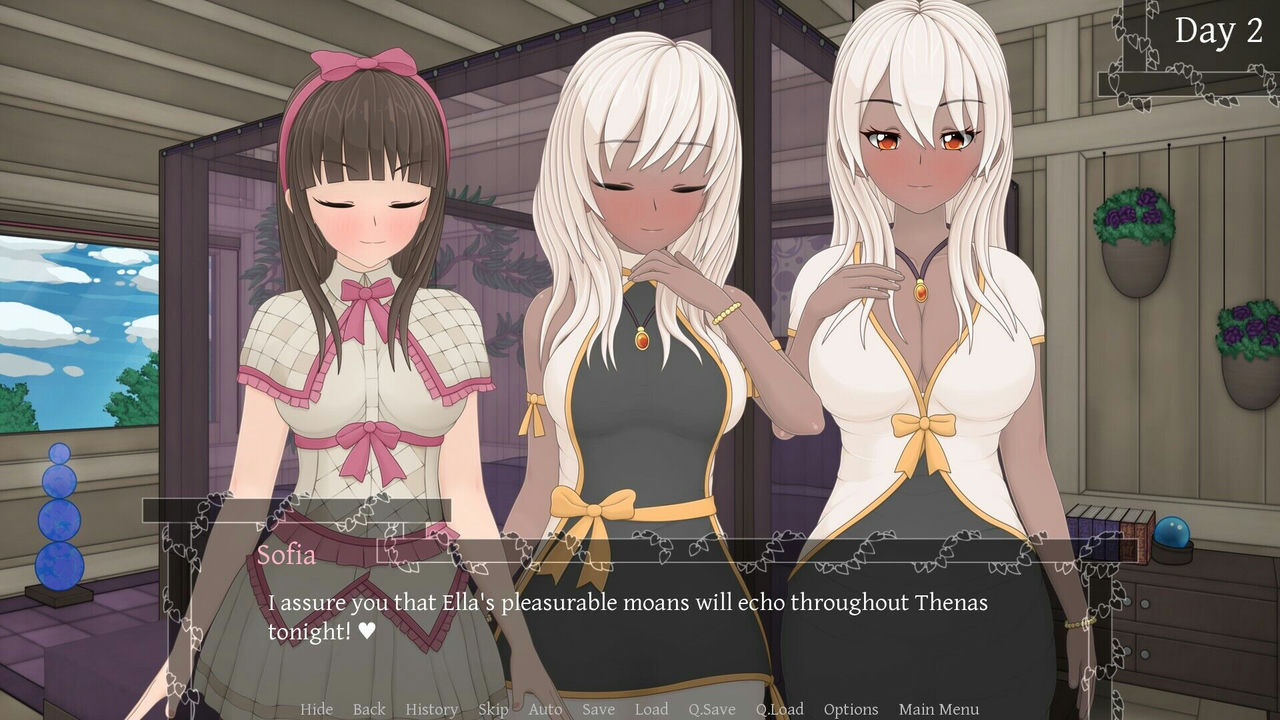Turn on Auto-advance mode
Viewport: 1280px width, 720px height.
coord(546,709)
